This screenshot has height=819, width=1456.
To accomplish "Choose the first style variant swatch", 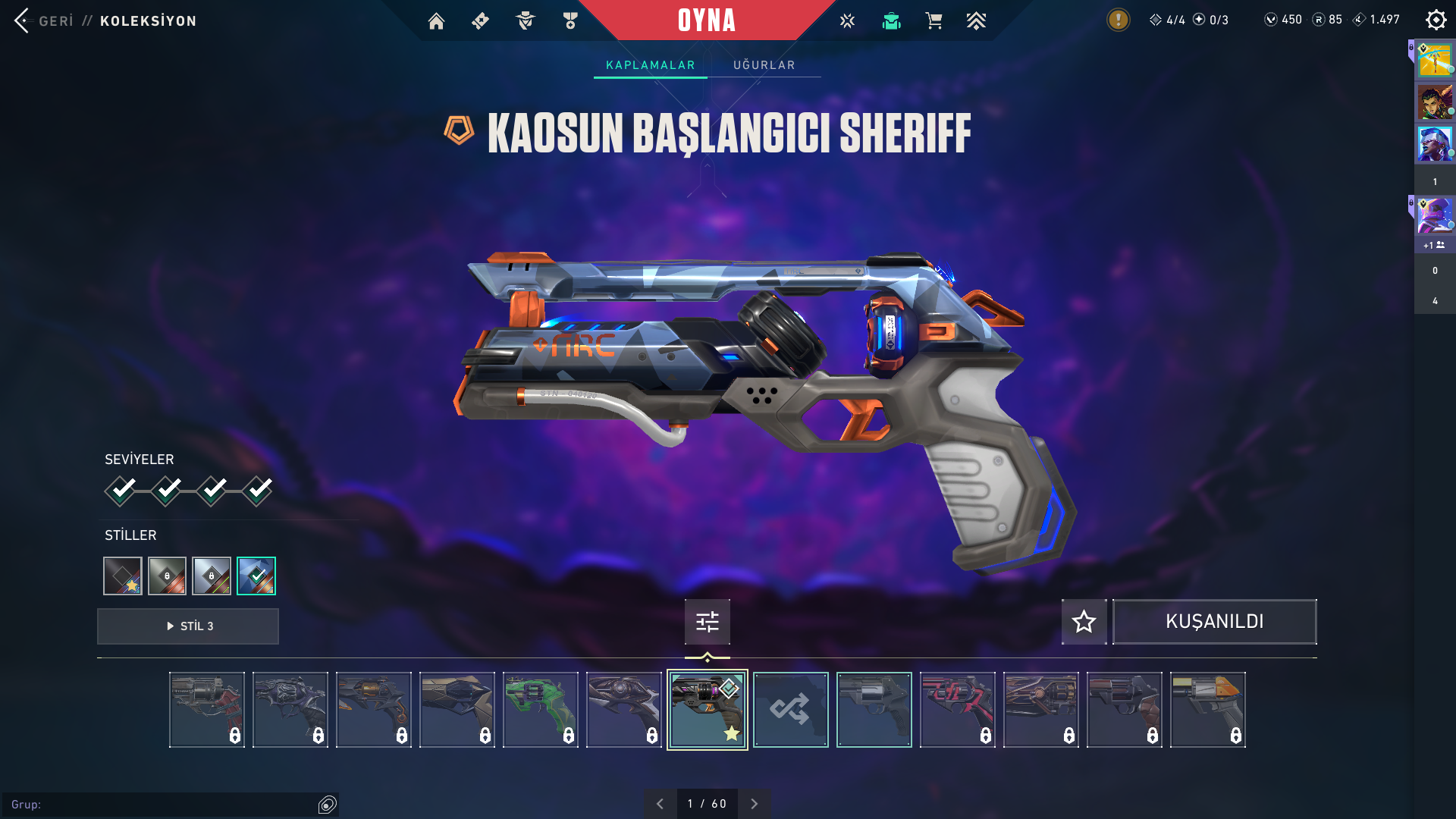I will click(x=123, y=576).
